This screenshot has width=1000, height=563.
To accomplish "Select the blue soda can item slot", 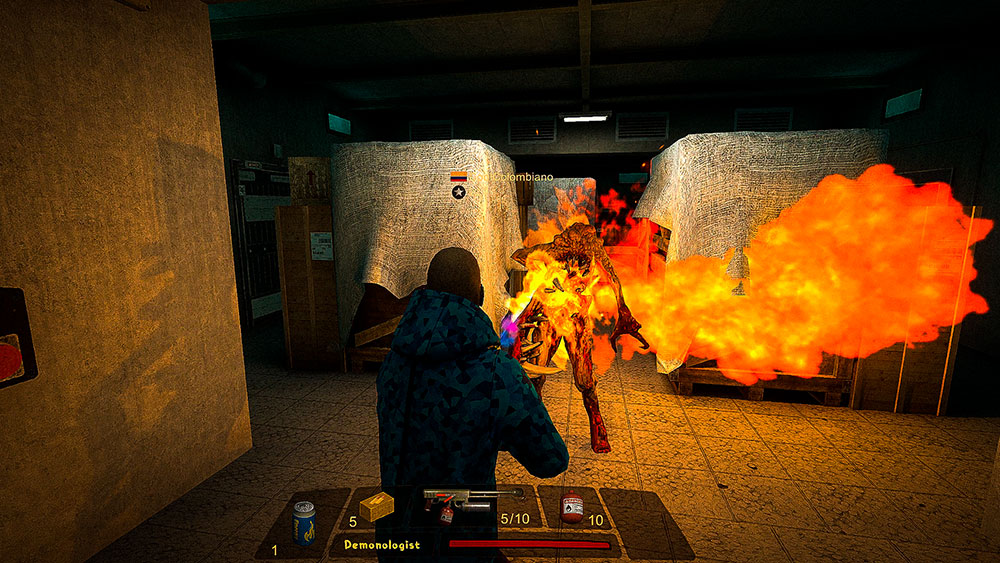I will [303, 523].
